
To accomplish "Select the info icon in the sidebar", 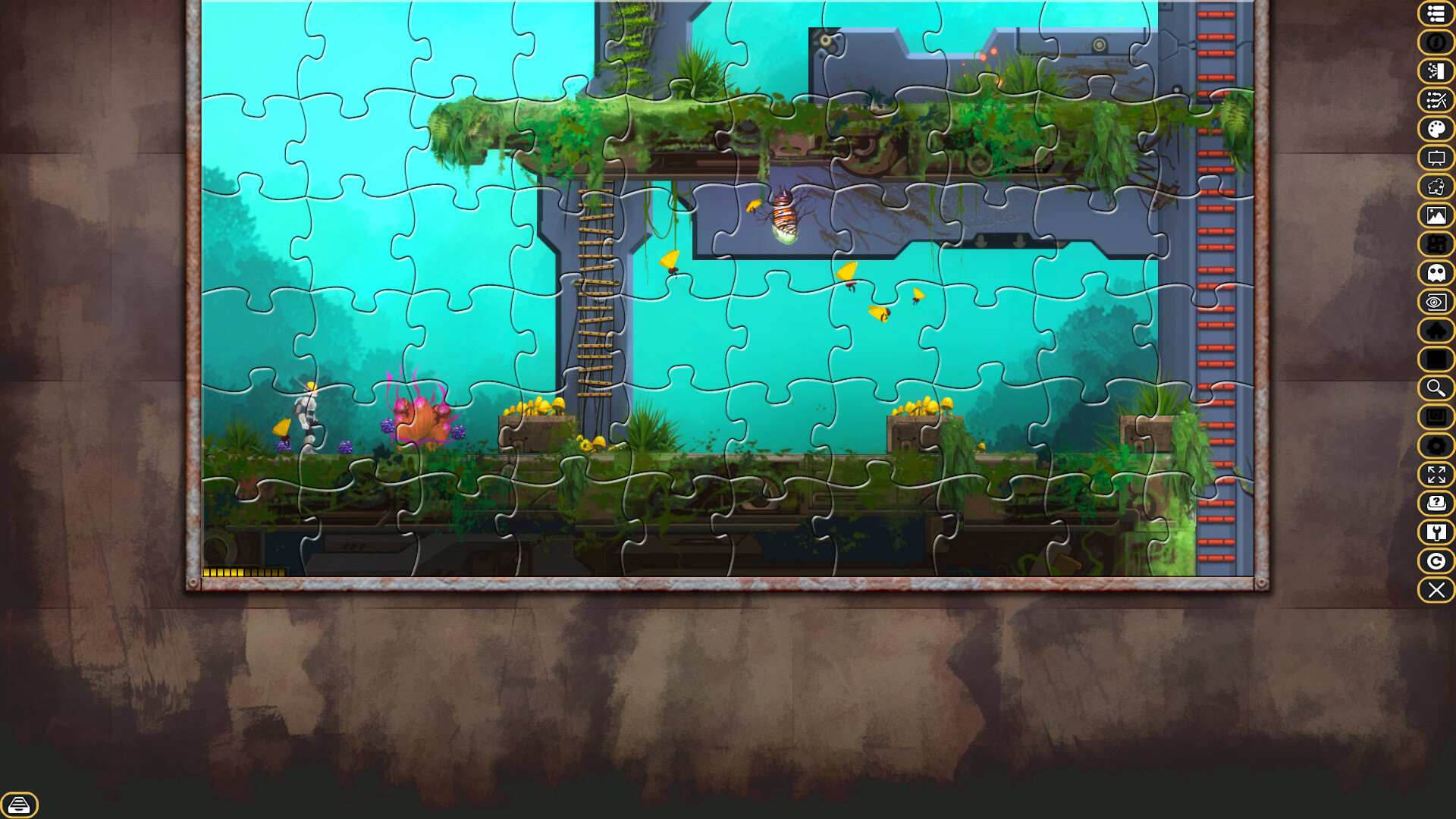I will [x=1436, y=43].
